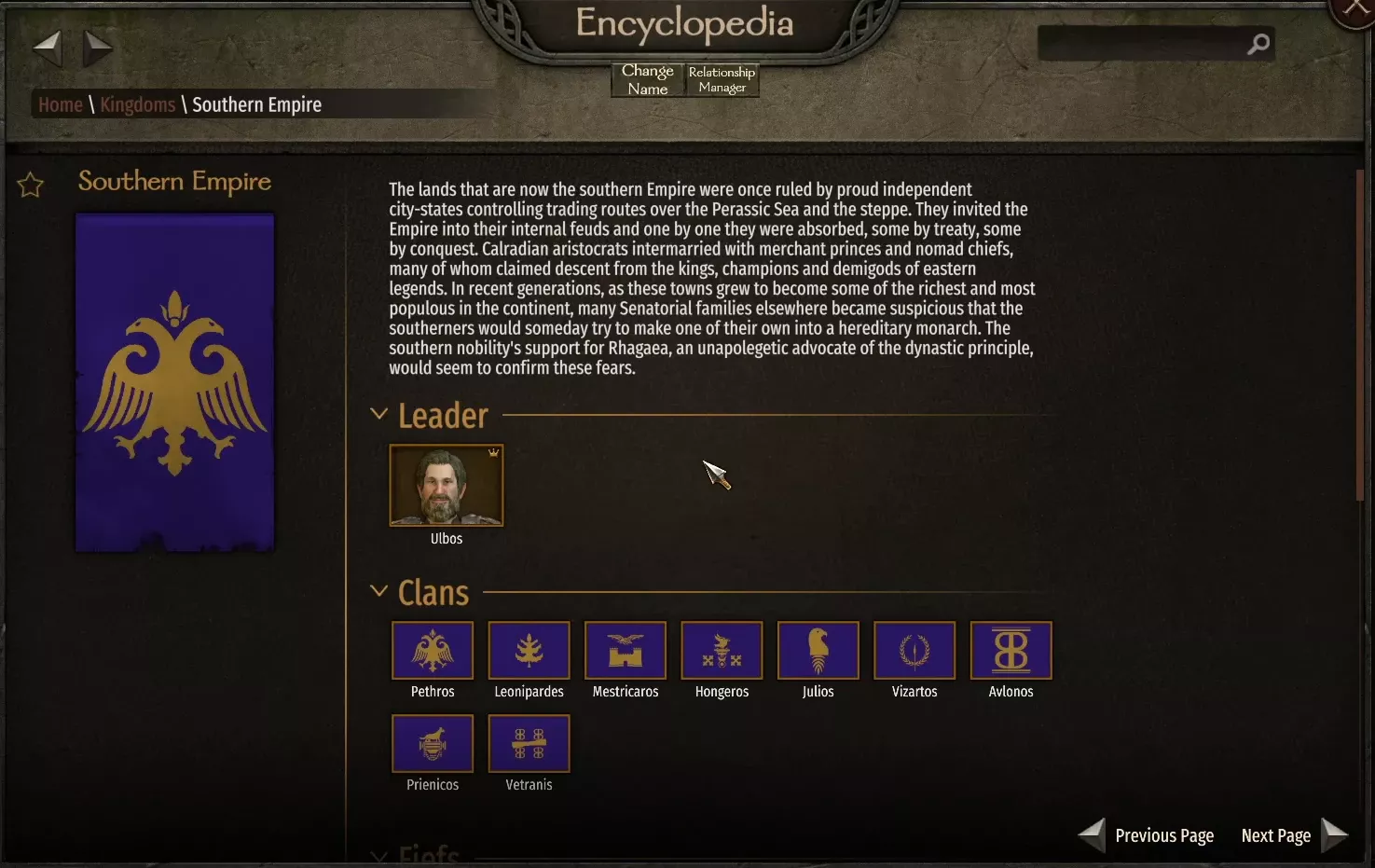Screen dimensions: 1375x868
Task: Select the Mestricaros clan banner
Action: [x=625, y=651]
